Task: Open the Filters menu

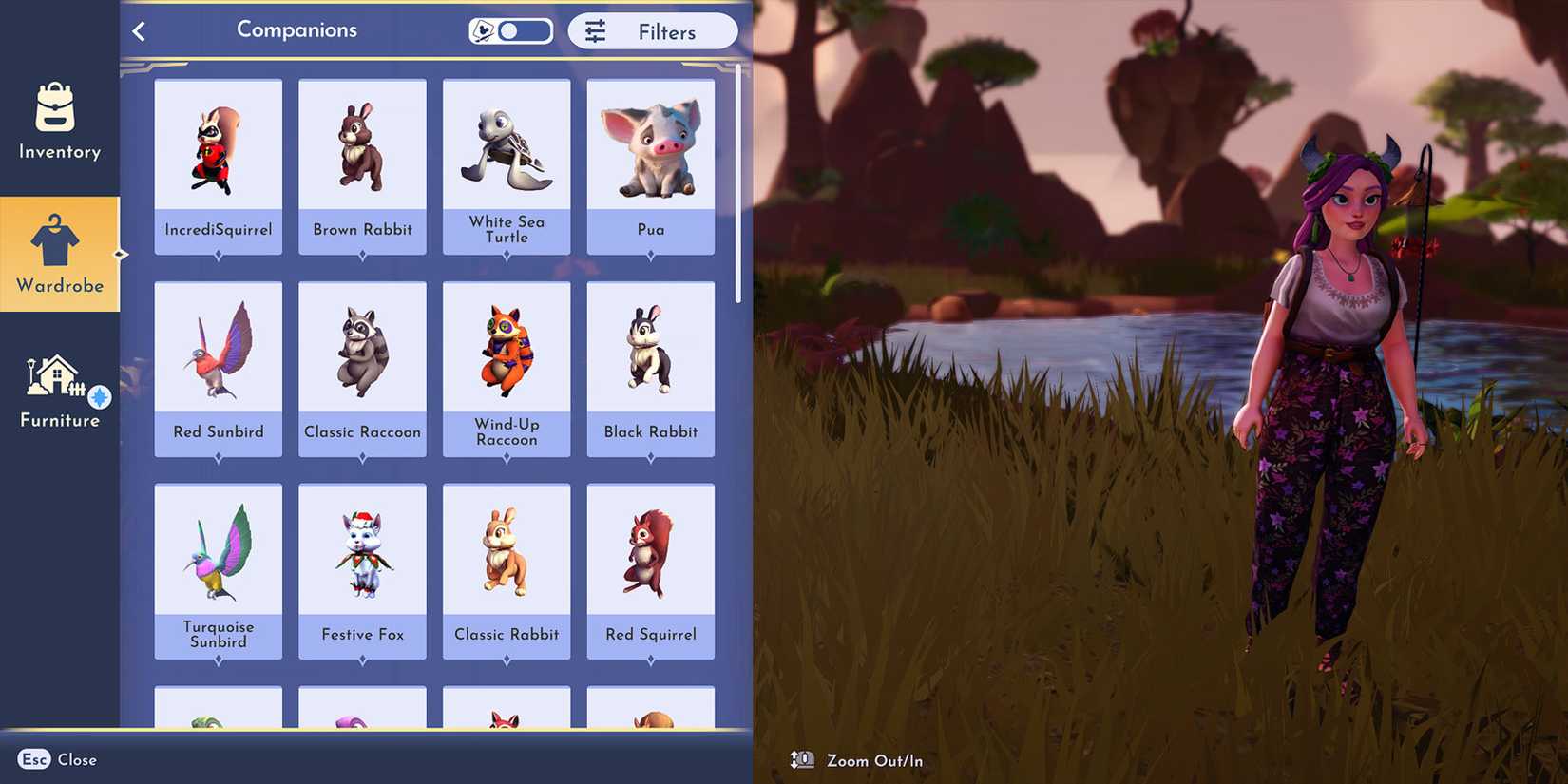Action: coord(653,30)
